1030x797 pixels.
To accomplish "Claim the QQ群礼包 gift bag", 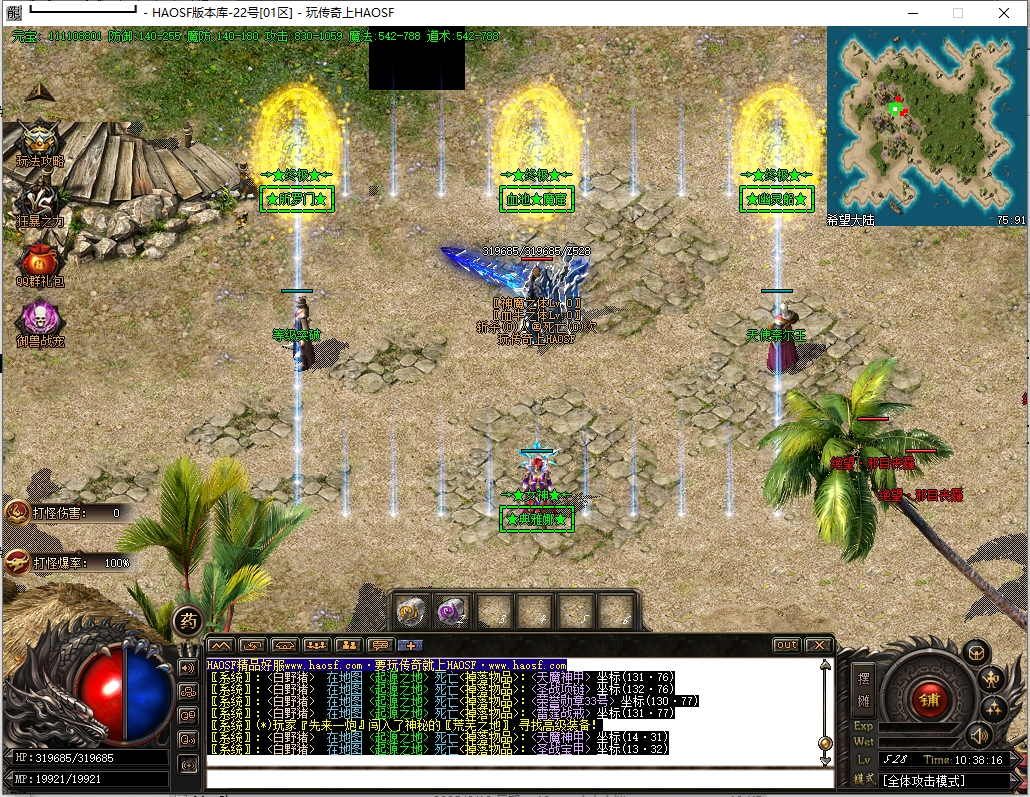I will click(x=40, y=262).
